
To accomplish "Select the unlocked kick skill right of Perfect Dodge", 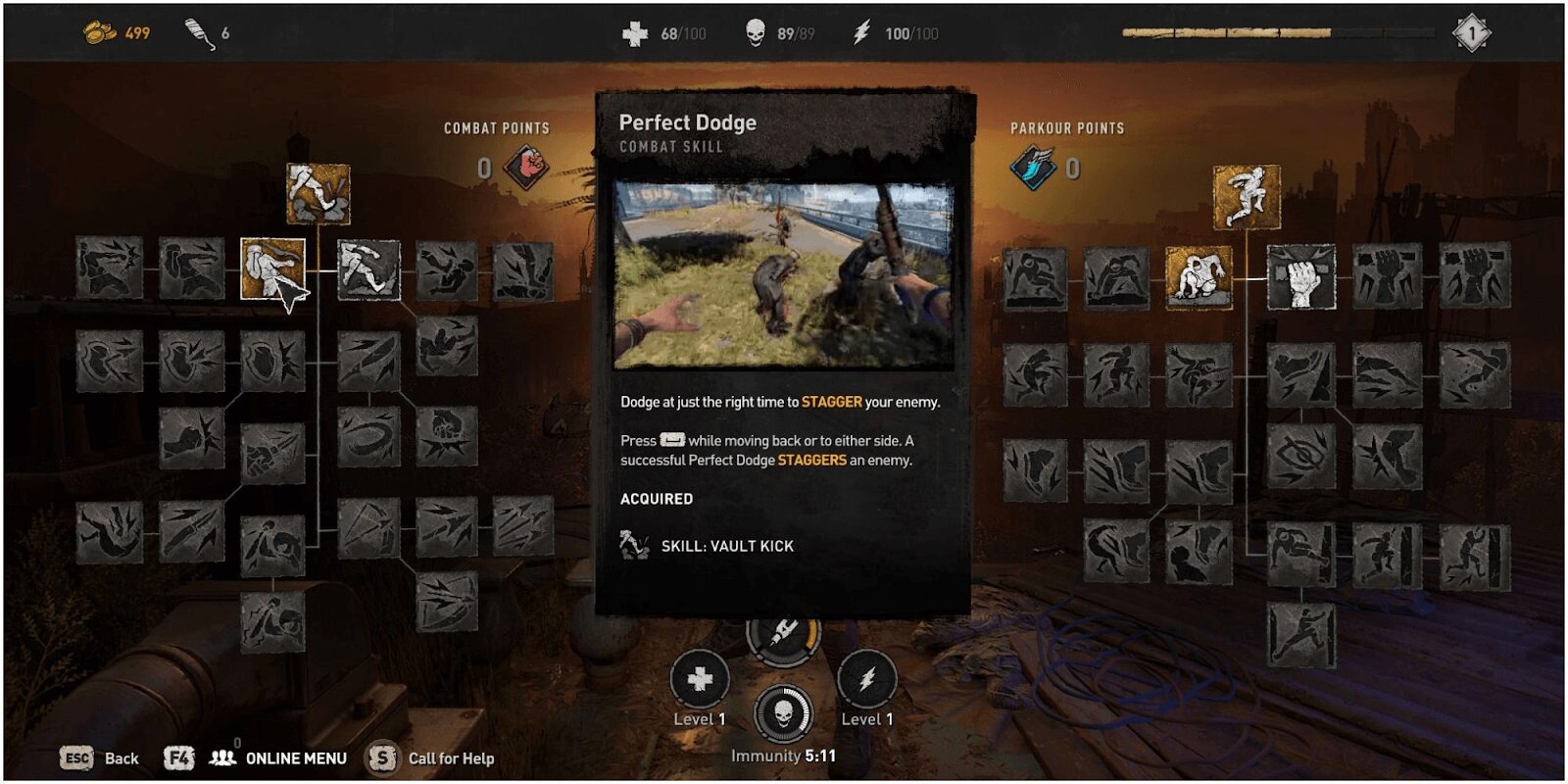I will [x=368, y=269].
